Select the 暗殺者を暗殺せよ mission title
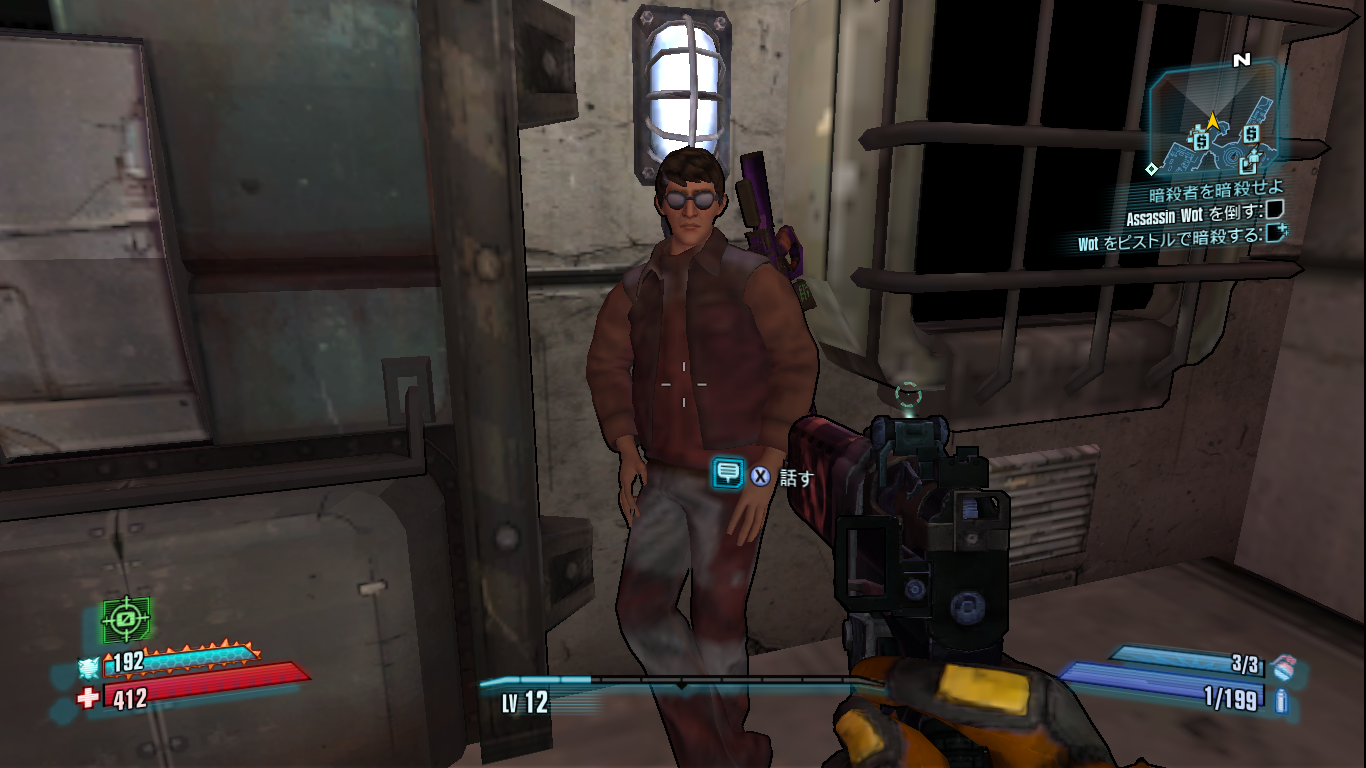 coord(1215,189)
